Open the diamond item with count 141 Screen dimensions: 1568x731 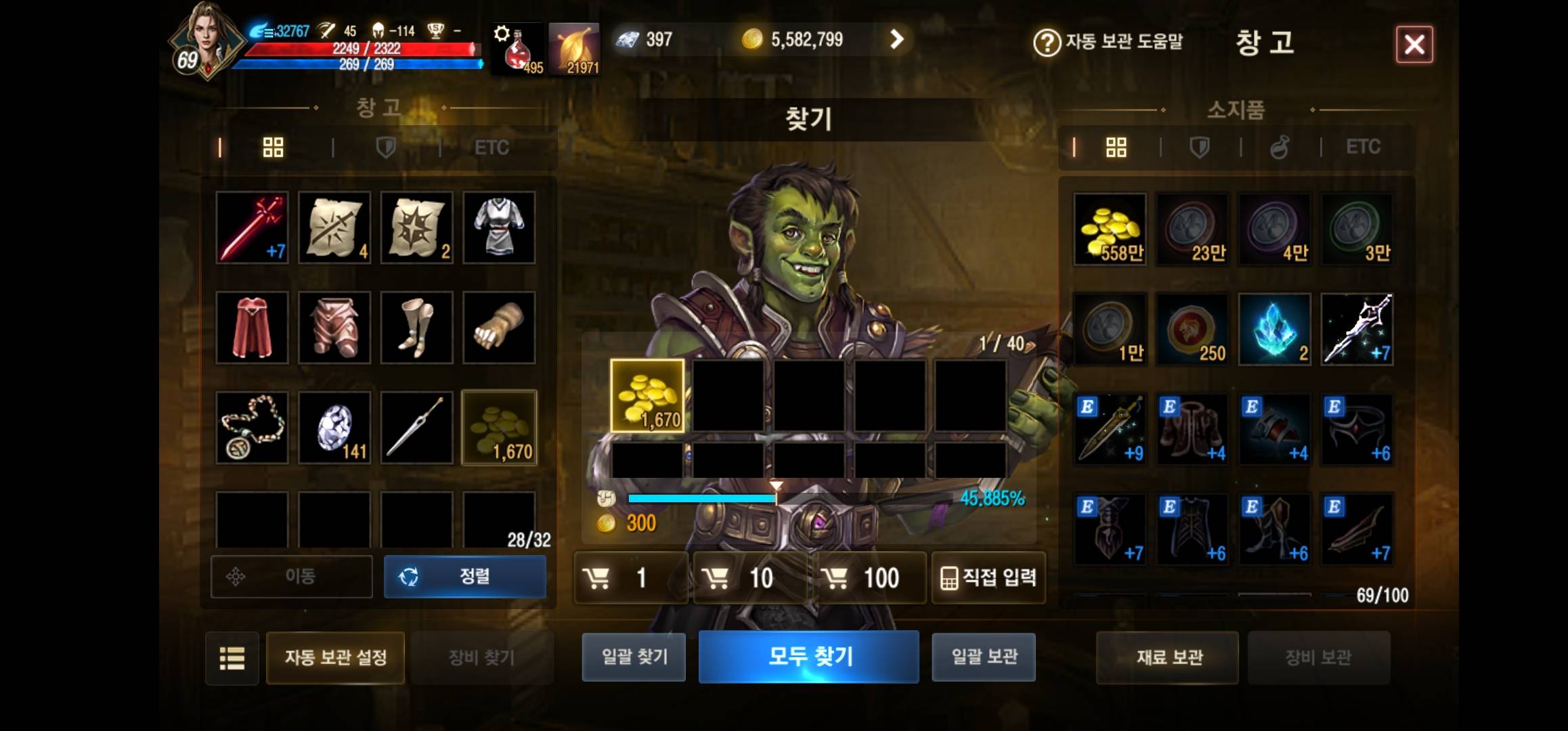pyautogui.click(x=334, y=428)
